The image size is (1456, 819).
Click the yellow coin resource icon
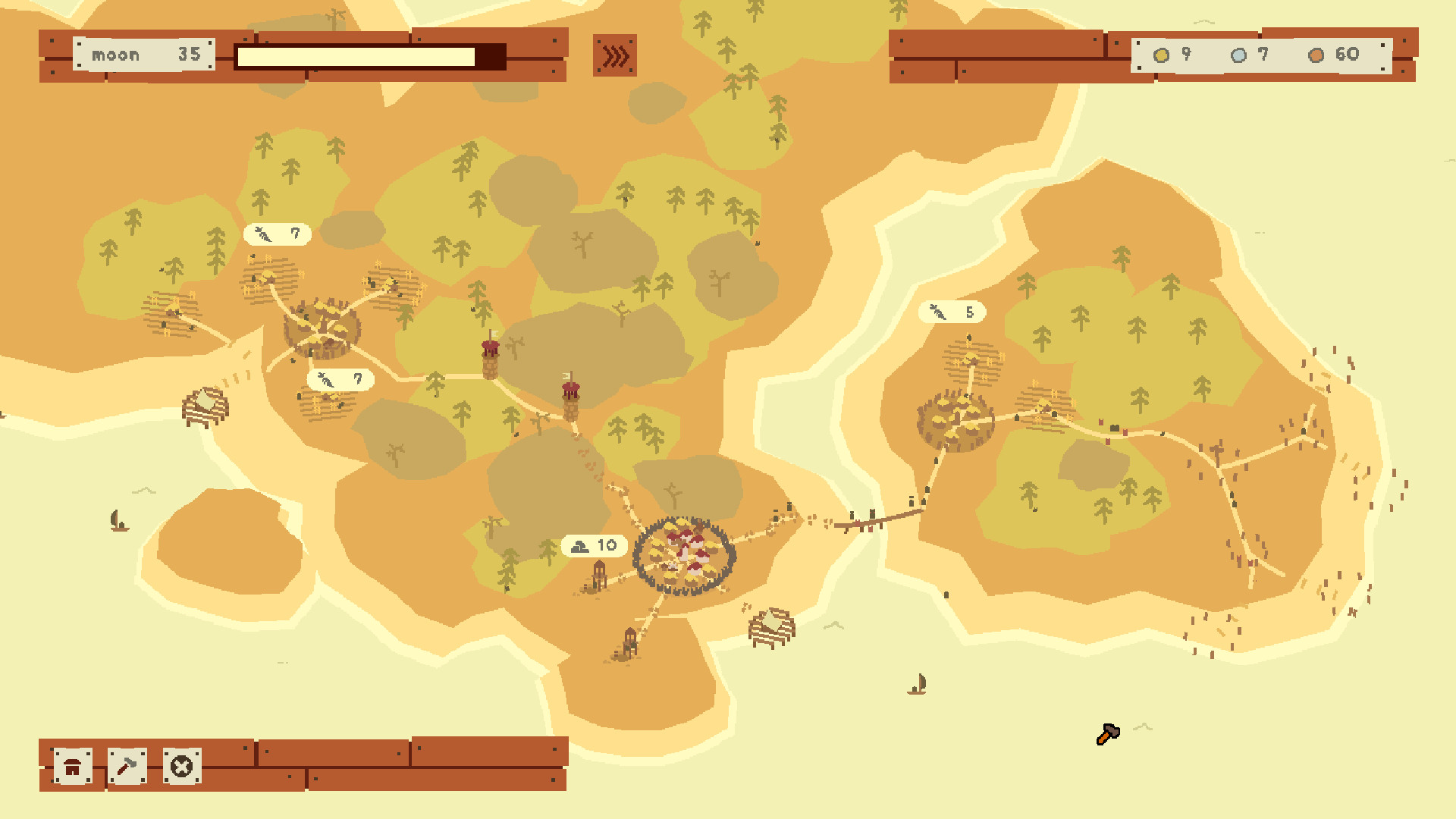[x=1160, y=55]
